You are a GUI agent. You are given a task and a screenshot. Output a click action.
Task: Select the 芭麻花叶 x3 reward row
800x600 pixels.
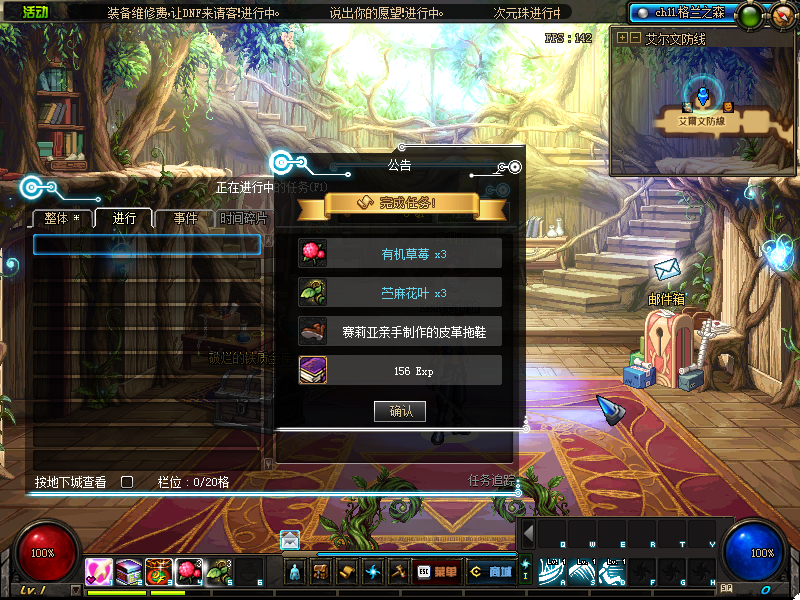pos(400,292)
